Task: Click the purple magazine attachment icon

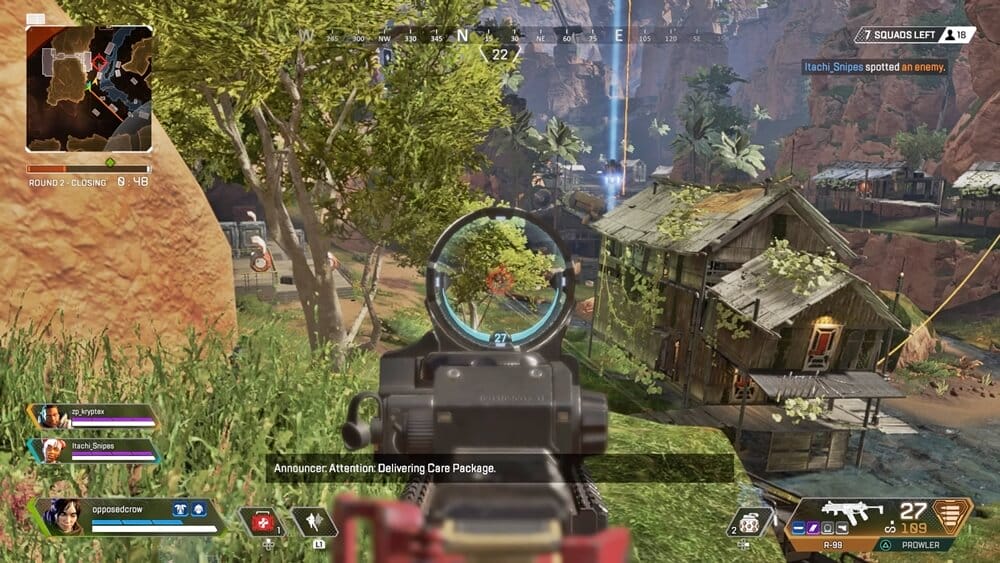Action: [x=813, y=529]
